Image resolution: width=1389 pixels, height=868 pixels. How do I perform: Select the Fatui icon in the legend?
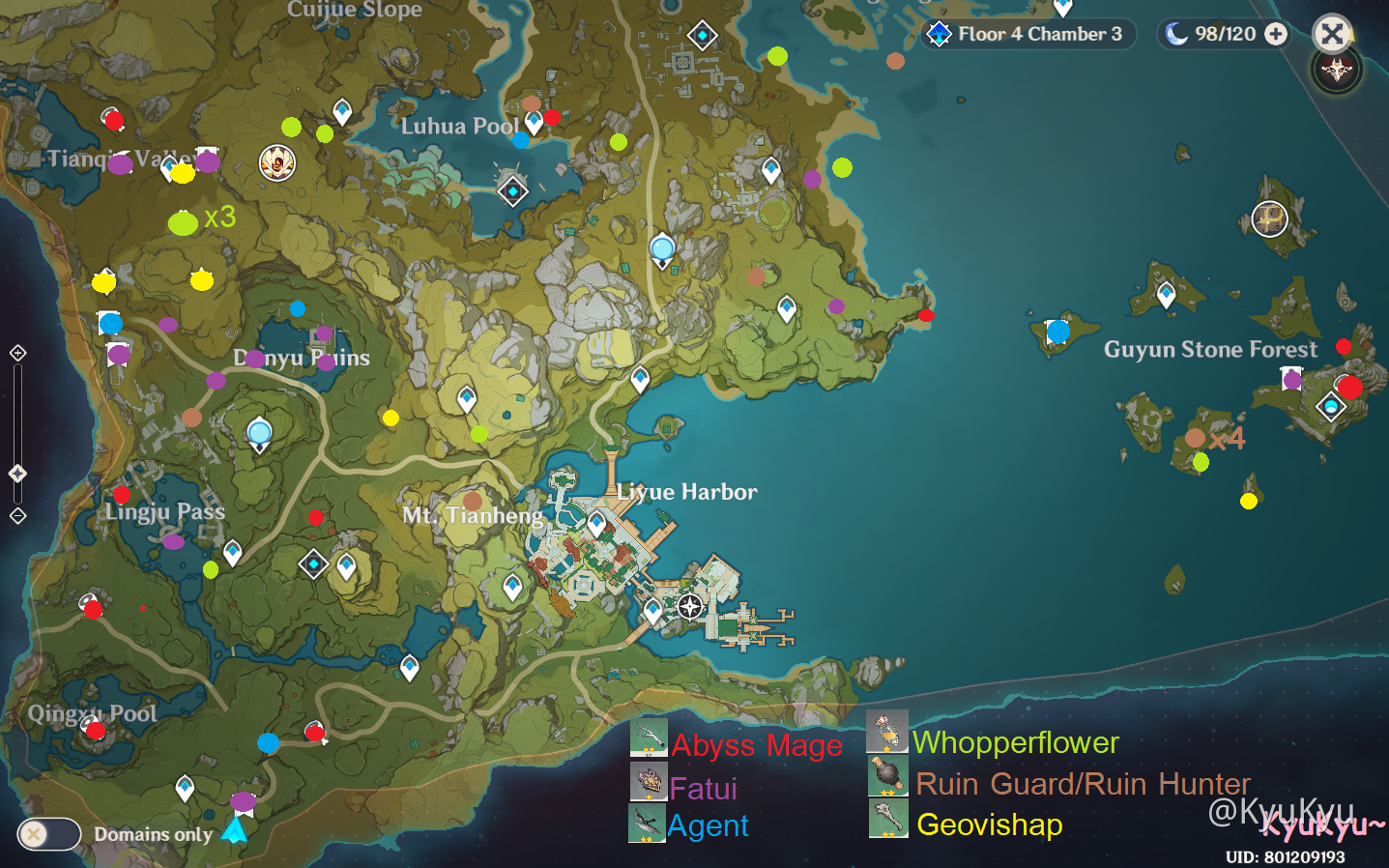coord(649,782)
